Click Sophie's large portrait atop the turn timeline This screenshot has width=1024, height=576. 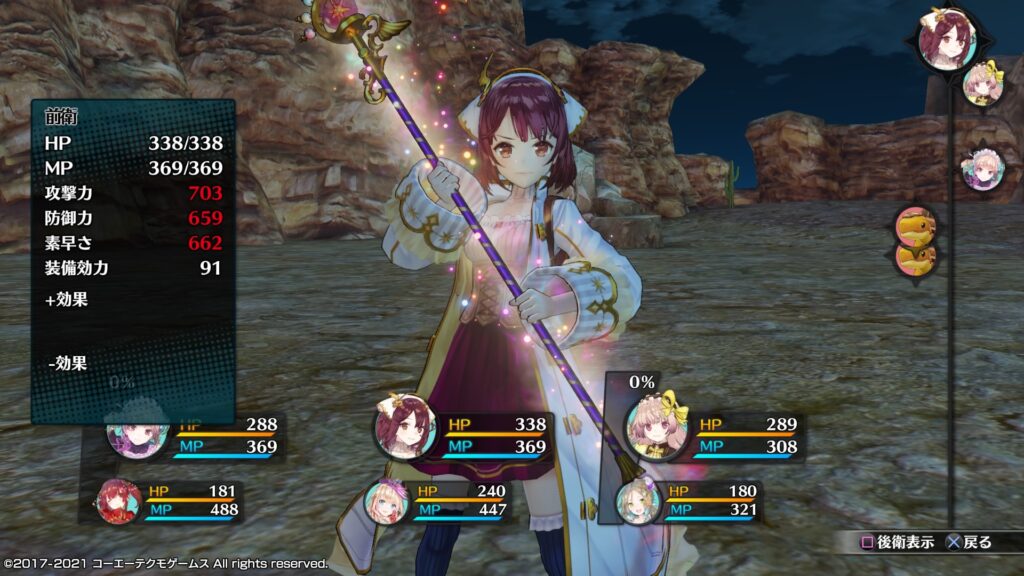[x=947, y=40]
